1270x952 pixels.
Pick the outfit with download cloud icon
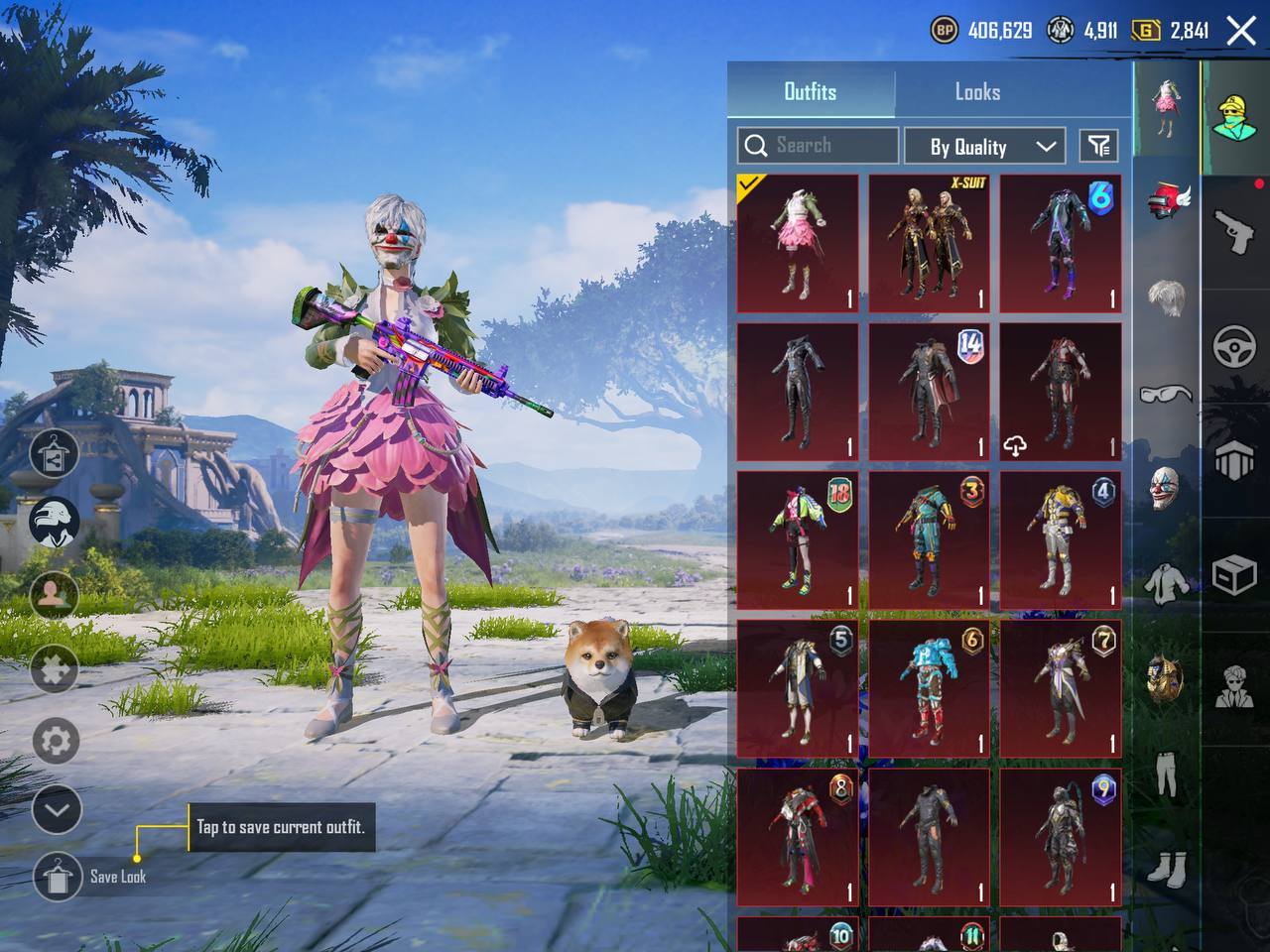1060,392
